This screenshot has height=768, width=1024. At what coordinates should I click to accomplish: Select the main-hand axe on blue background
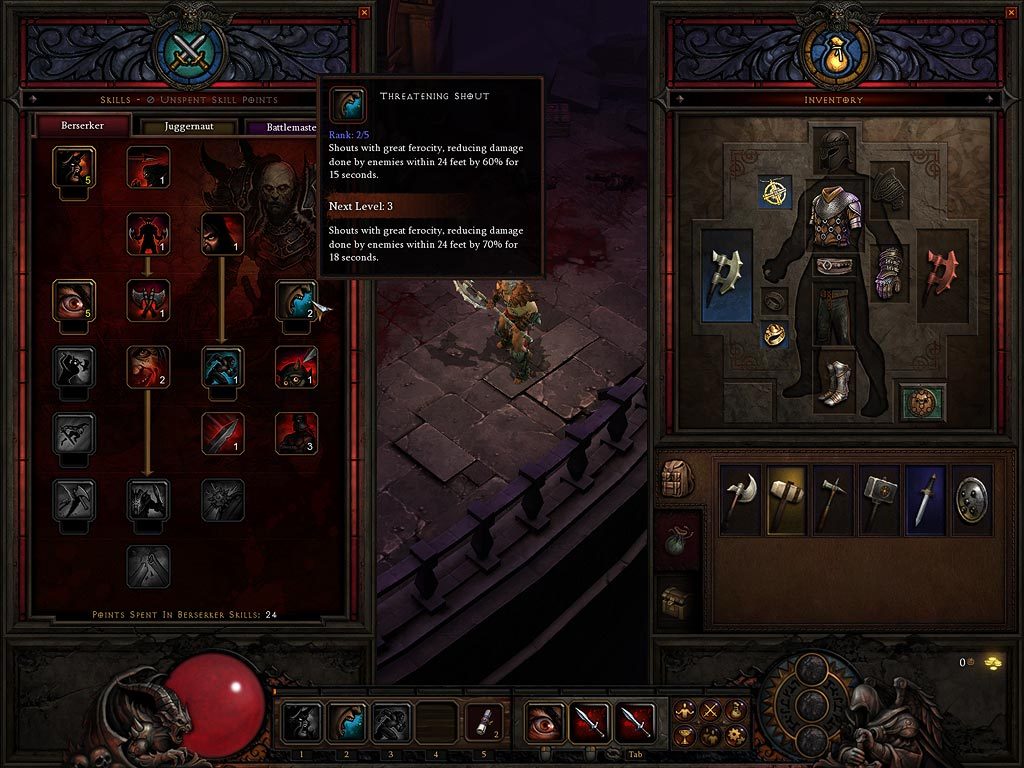727,275
